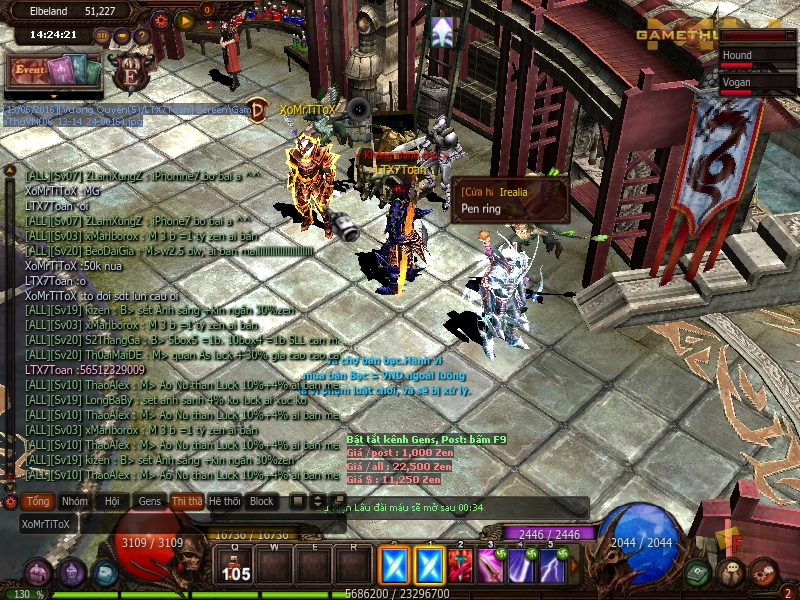The height and width of the screenshot is (600, 800).
Task: Open the Nhóm chat tab
Action: click(x=74, y=501)
